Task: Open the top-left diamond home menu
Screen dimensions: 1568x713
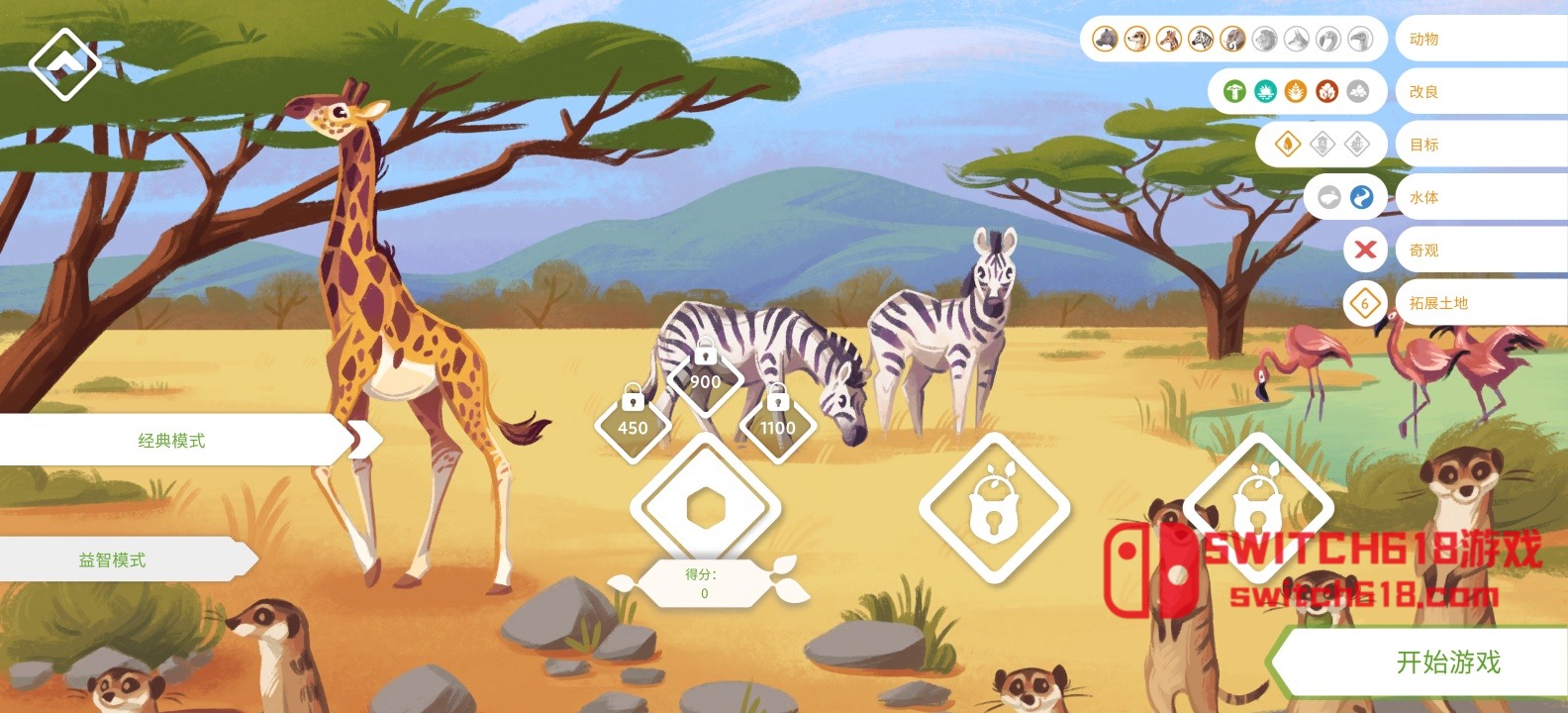Action: click(64, 63)
